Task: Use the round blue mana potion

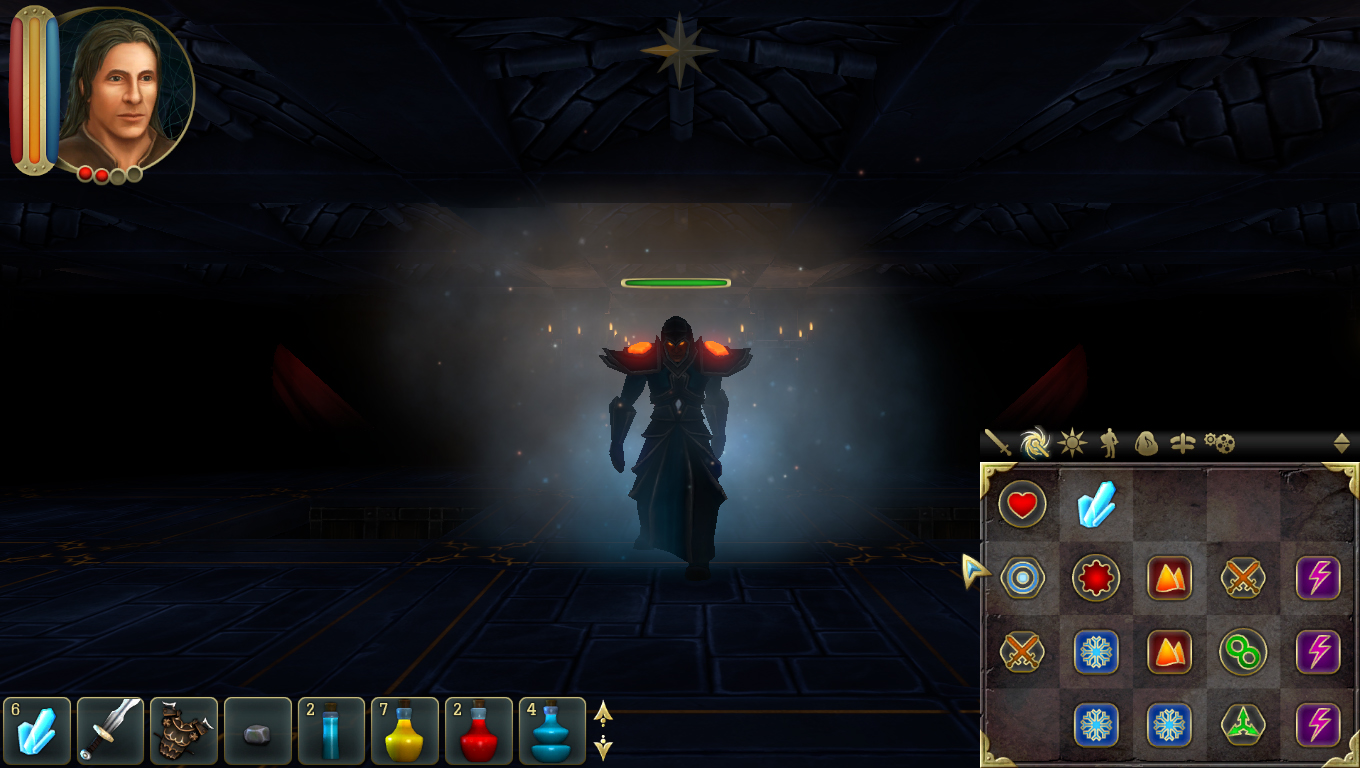Action: pos(552,731)
